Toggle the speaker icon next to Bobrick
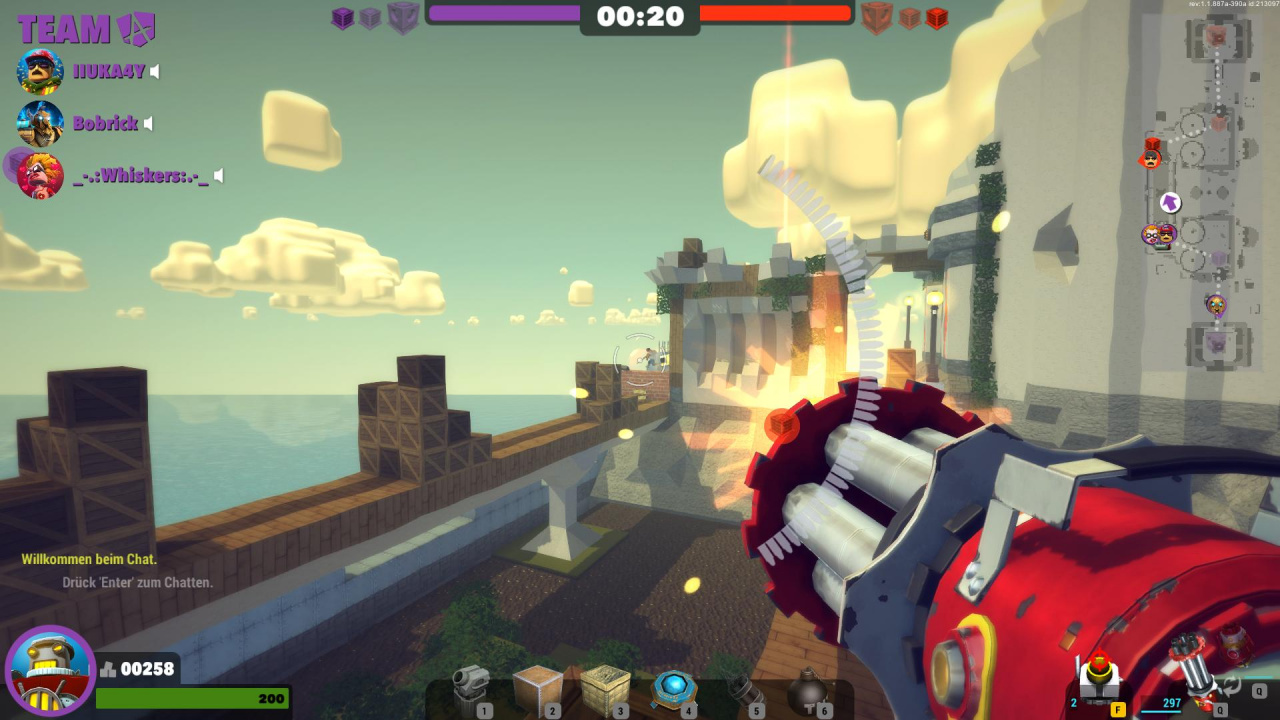The width and height of the screenshot is (1280, 720). (148, 124)
